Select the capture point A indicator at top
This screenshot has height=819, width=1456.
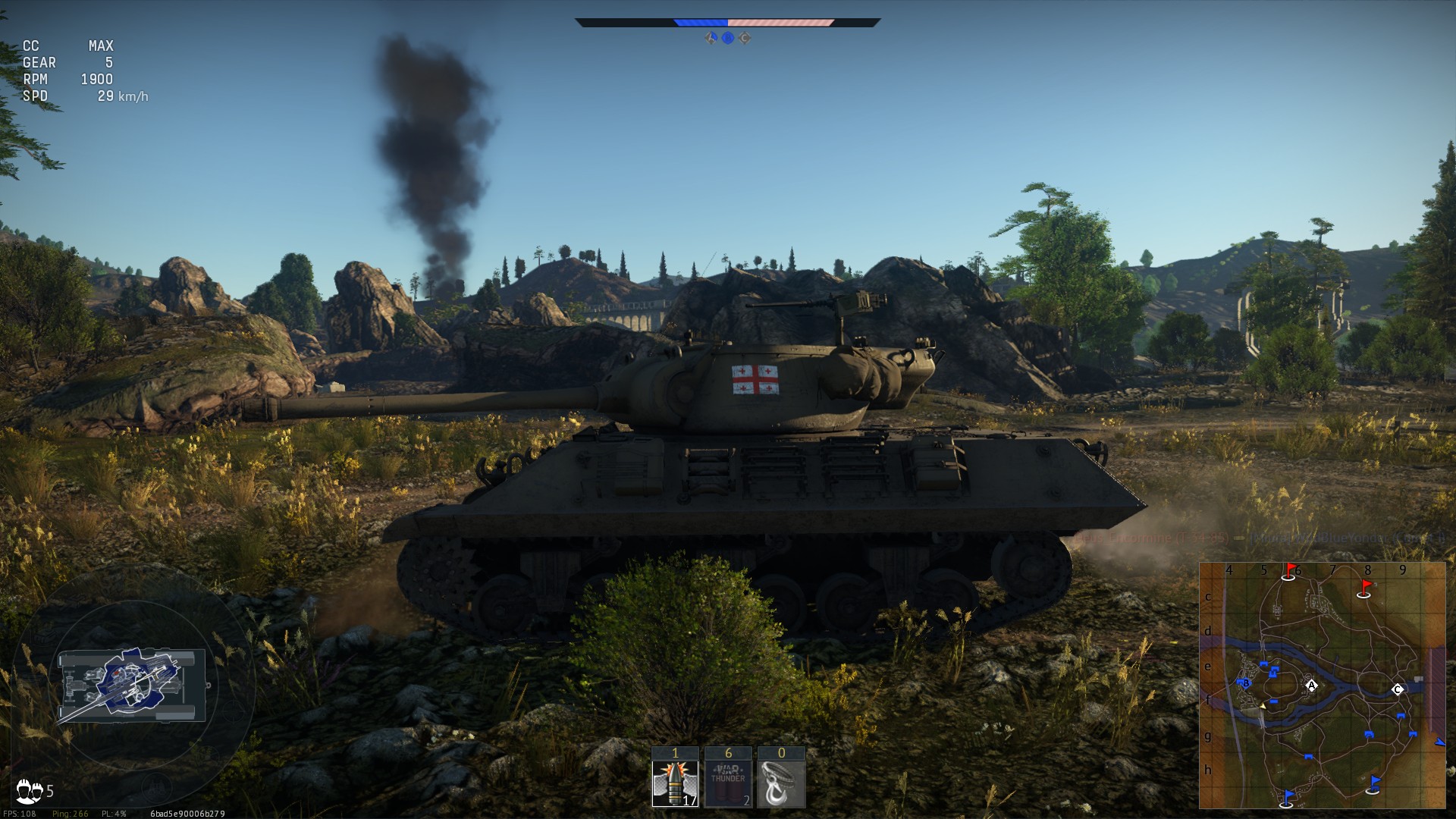(x=711, y=38)
